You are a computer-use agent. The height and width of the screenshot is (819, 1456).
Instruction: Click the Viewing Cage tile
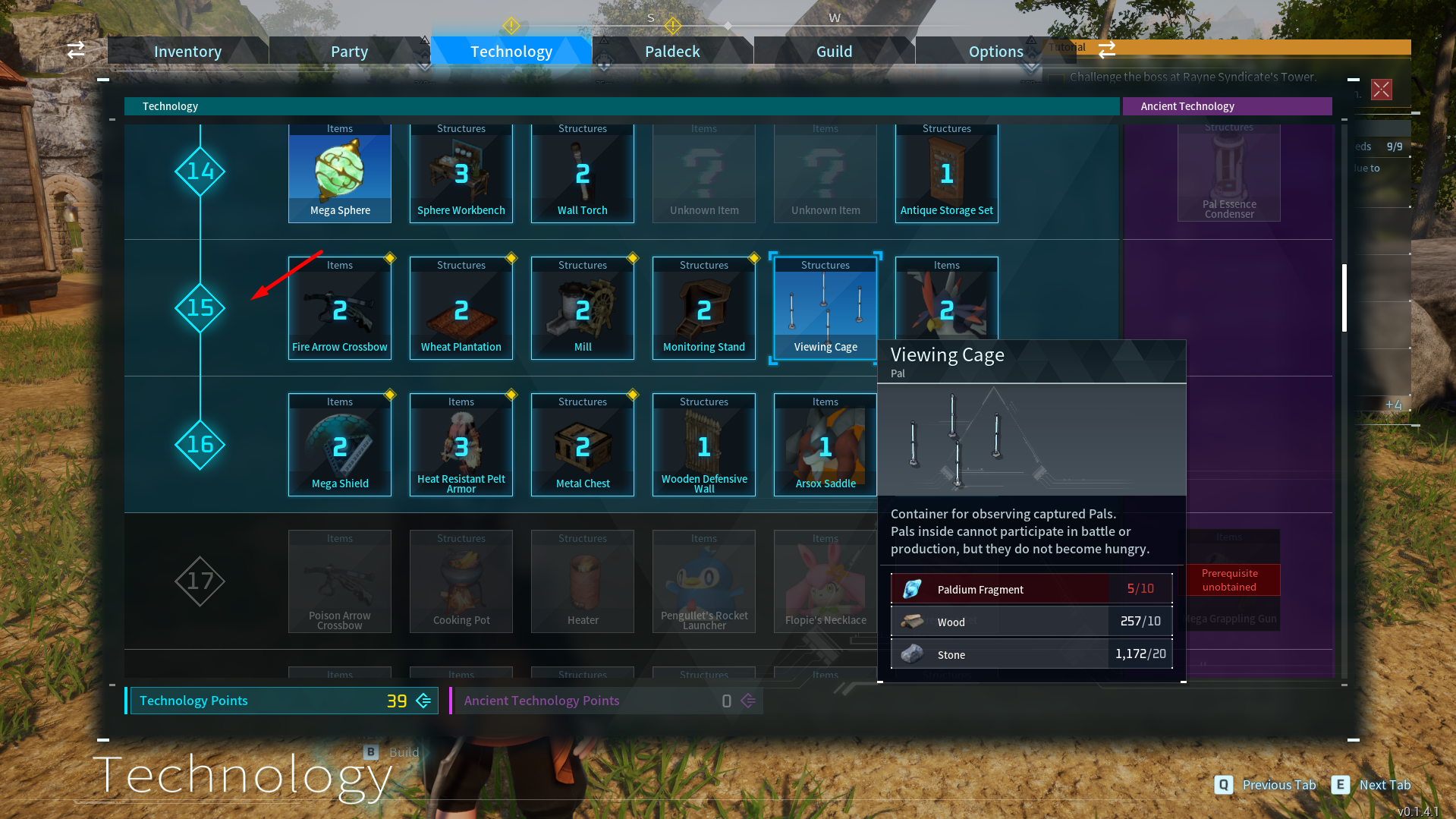tap(825, 308)
